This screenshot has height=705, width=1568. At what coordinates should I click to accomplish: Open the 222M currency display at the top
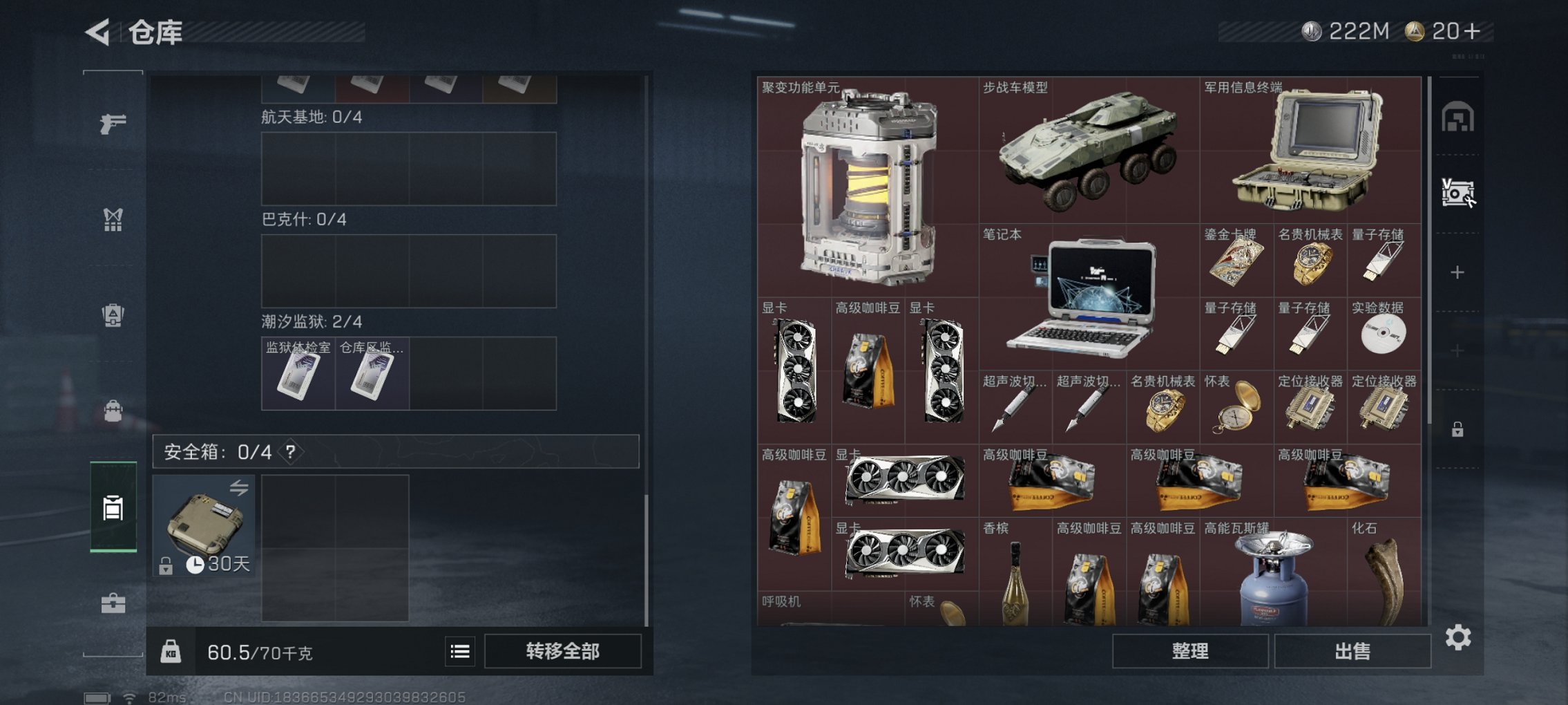coord(1347,29)
